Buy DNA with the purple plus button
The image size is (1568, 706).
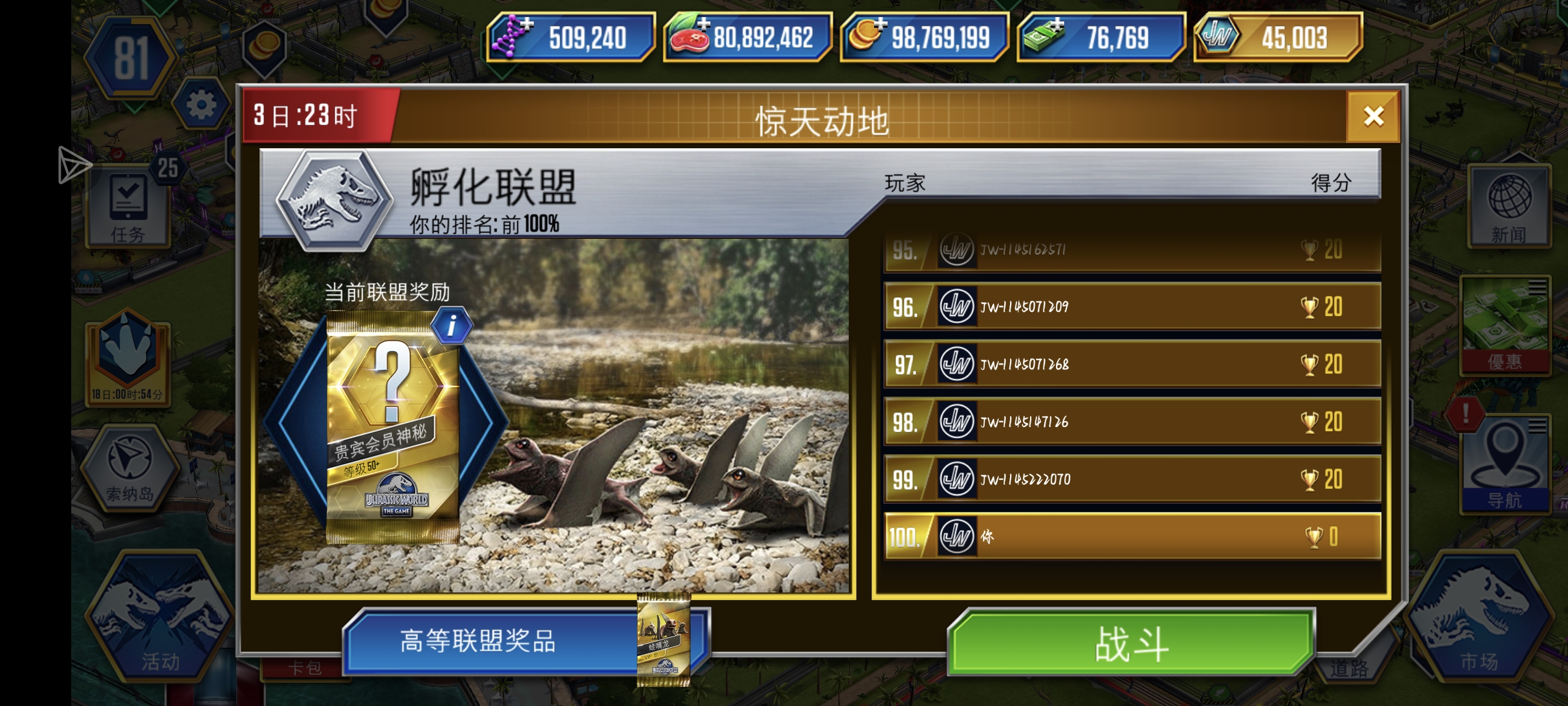[x=527, y=25]
